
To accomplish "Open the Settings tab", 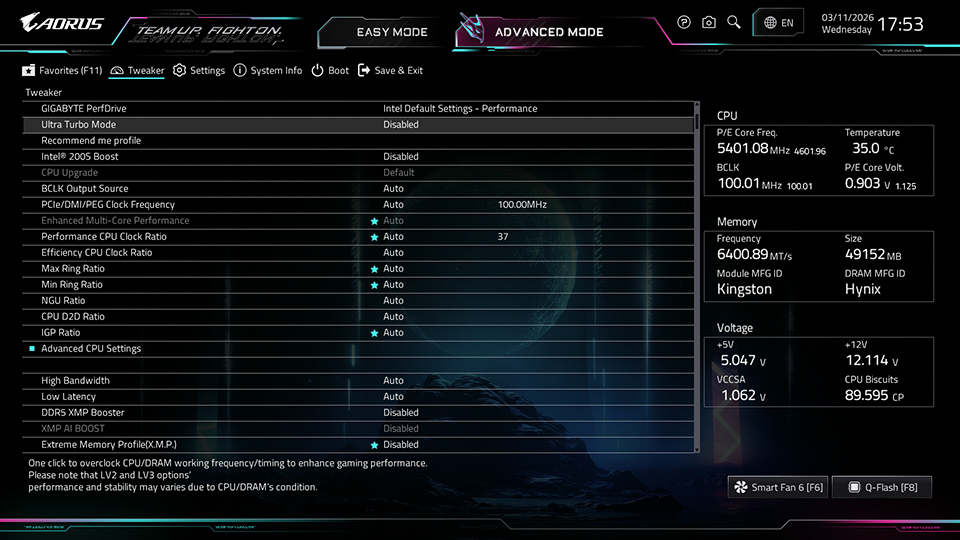I will (x=199, y=71).
